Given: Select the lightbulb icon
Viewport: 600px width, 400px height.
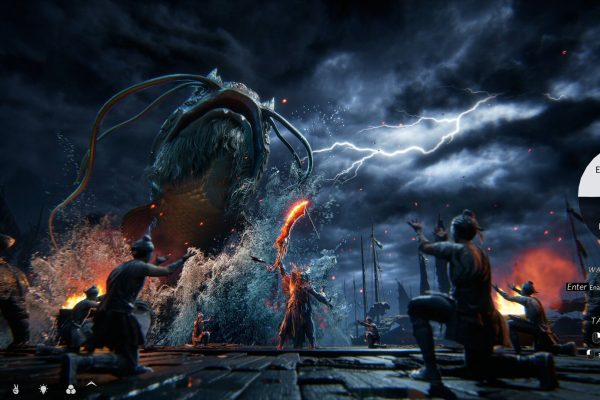Looking at the screenshot, I should click(43, 387).
